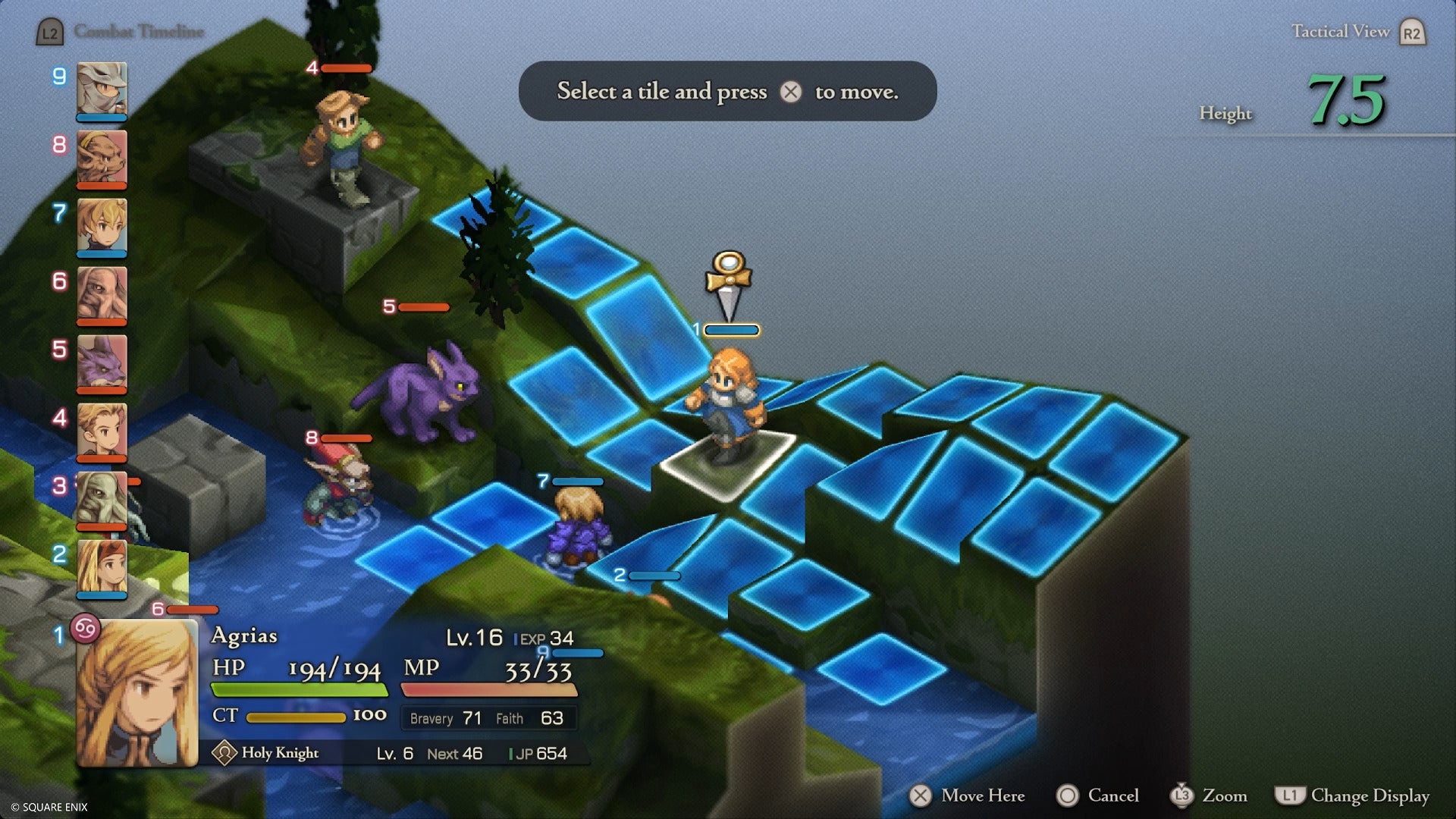Click the tile selection instruction banner
The image size is (1456, 819).
coord(727,91)
